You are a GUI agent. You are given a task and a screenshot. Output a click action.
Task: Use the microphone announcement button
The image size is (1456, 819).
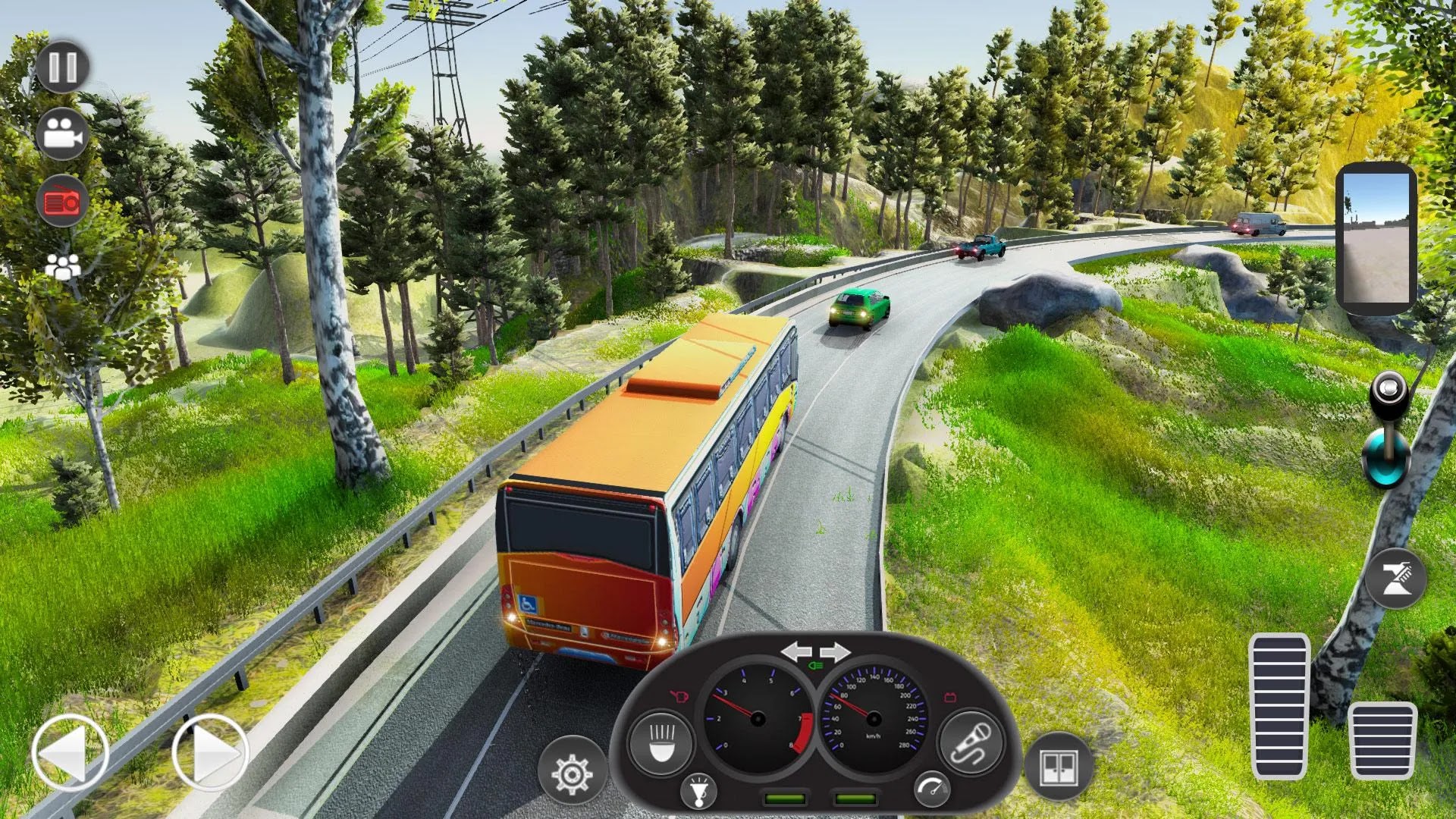click(971, 742)
